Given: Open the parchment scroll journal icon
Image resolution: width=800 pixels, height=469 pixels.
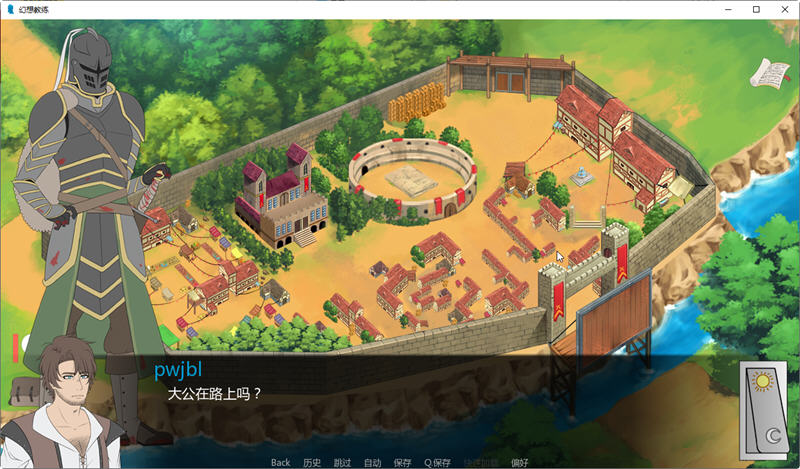Looking at the screenshot, I should coord(768,72).
